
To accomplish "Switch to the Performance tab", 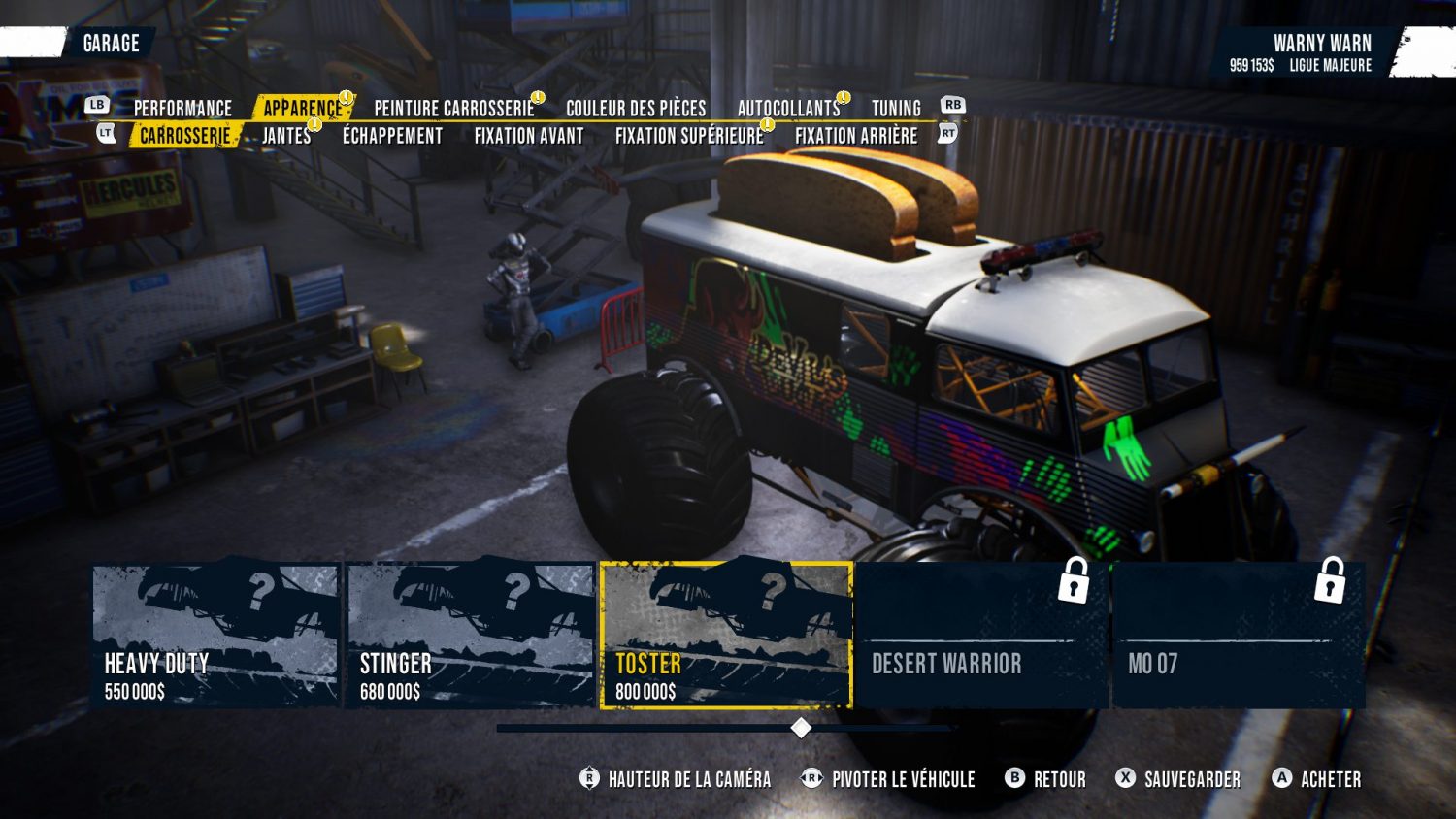I will point(182,108).
